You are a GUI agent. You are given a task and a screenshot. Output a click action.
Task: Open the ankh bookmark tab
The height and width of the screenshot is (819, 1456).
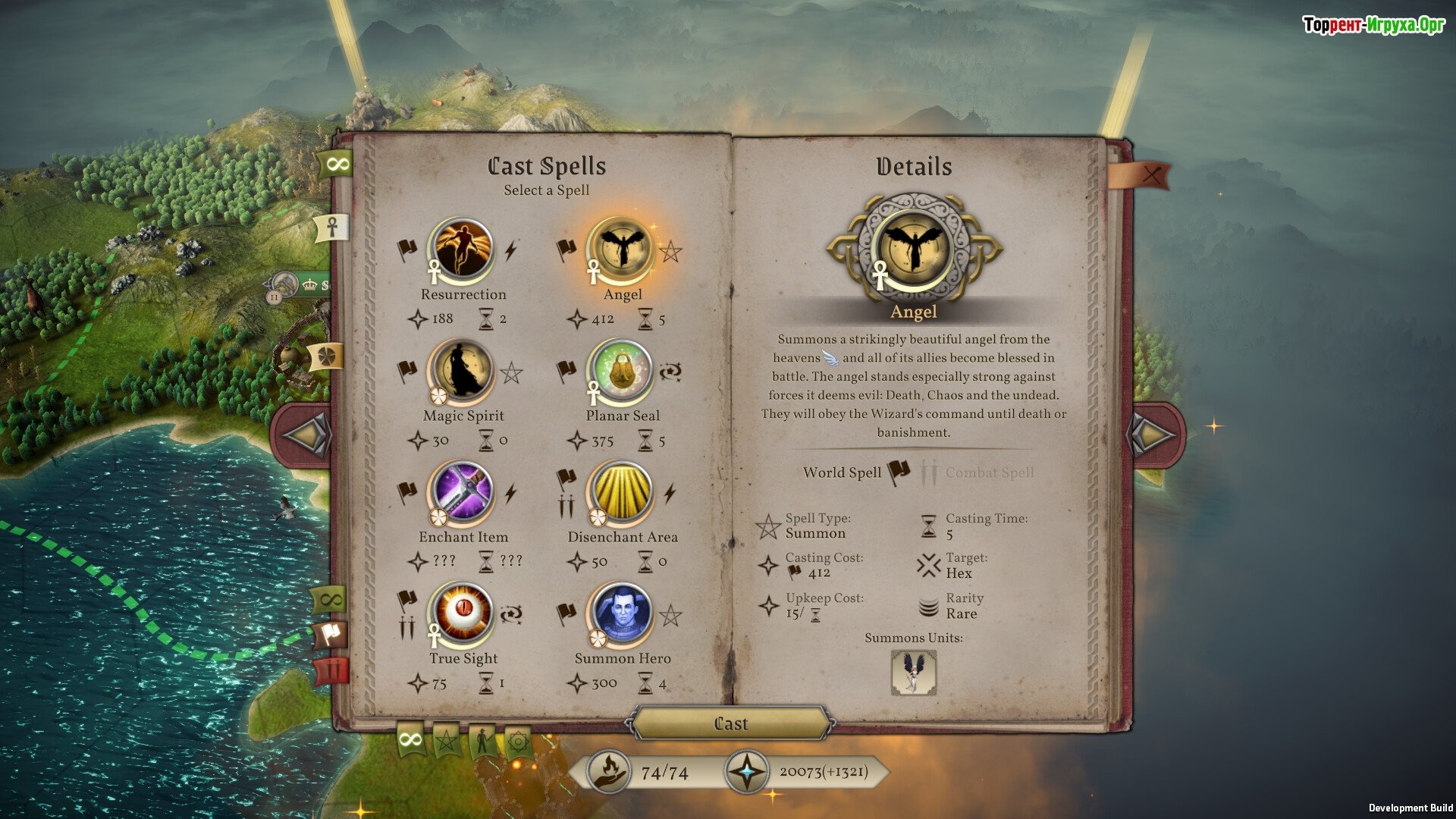332,227
